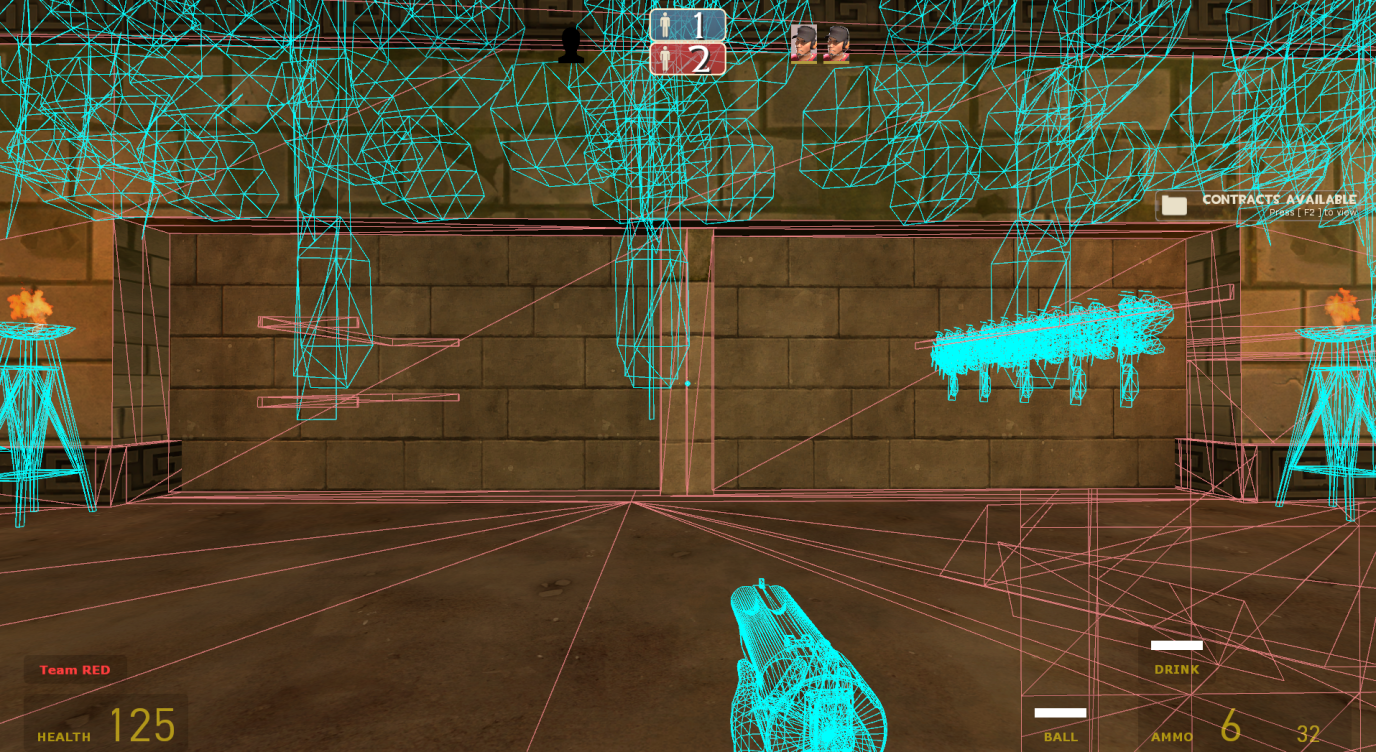Select the blue team player silhouette icon
The image size is (1376, 752).
click(666, 22)
